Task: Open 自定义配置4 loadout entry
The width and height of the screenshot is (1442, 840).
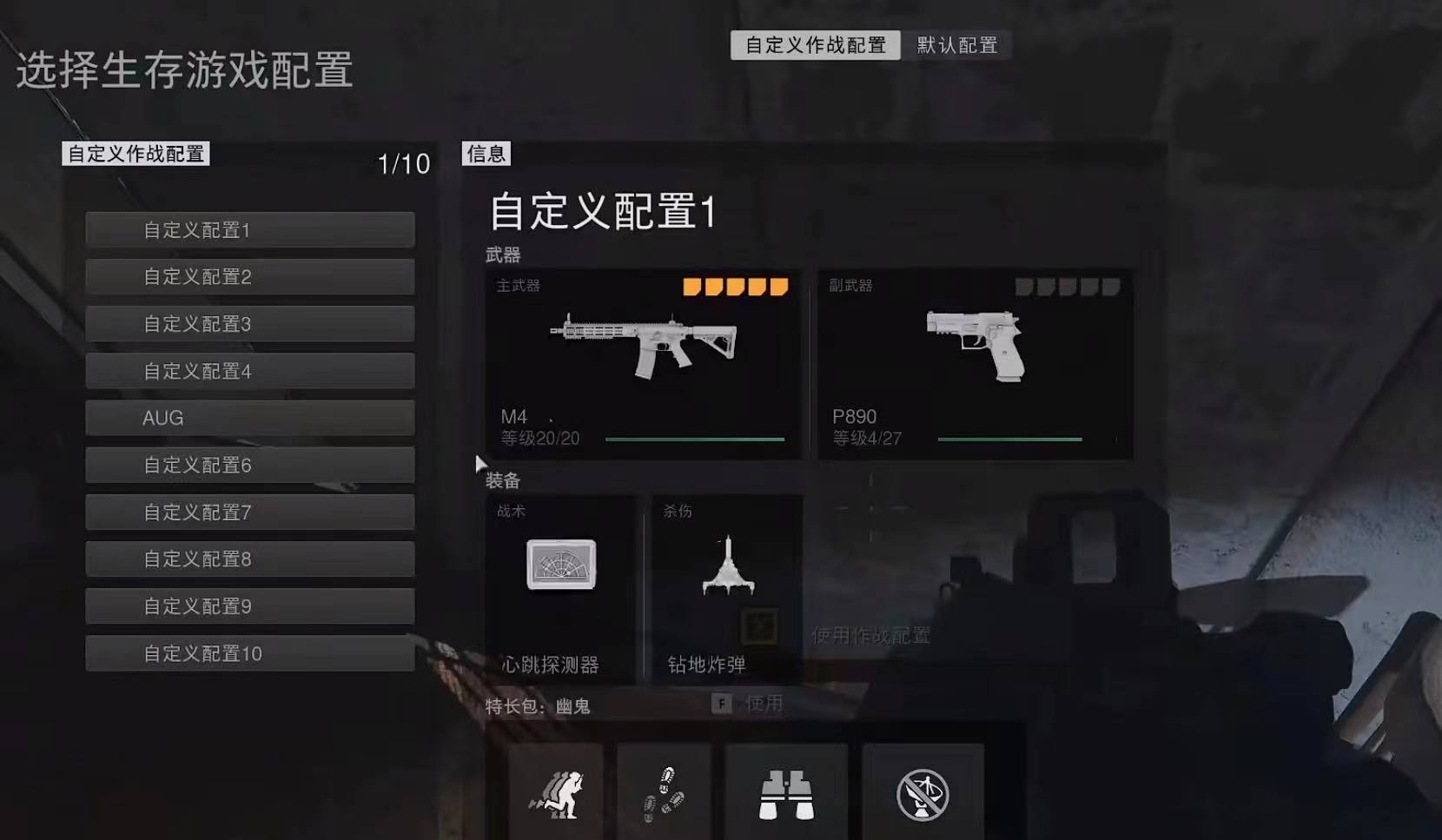Action: coord(249,371)
